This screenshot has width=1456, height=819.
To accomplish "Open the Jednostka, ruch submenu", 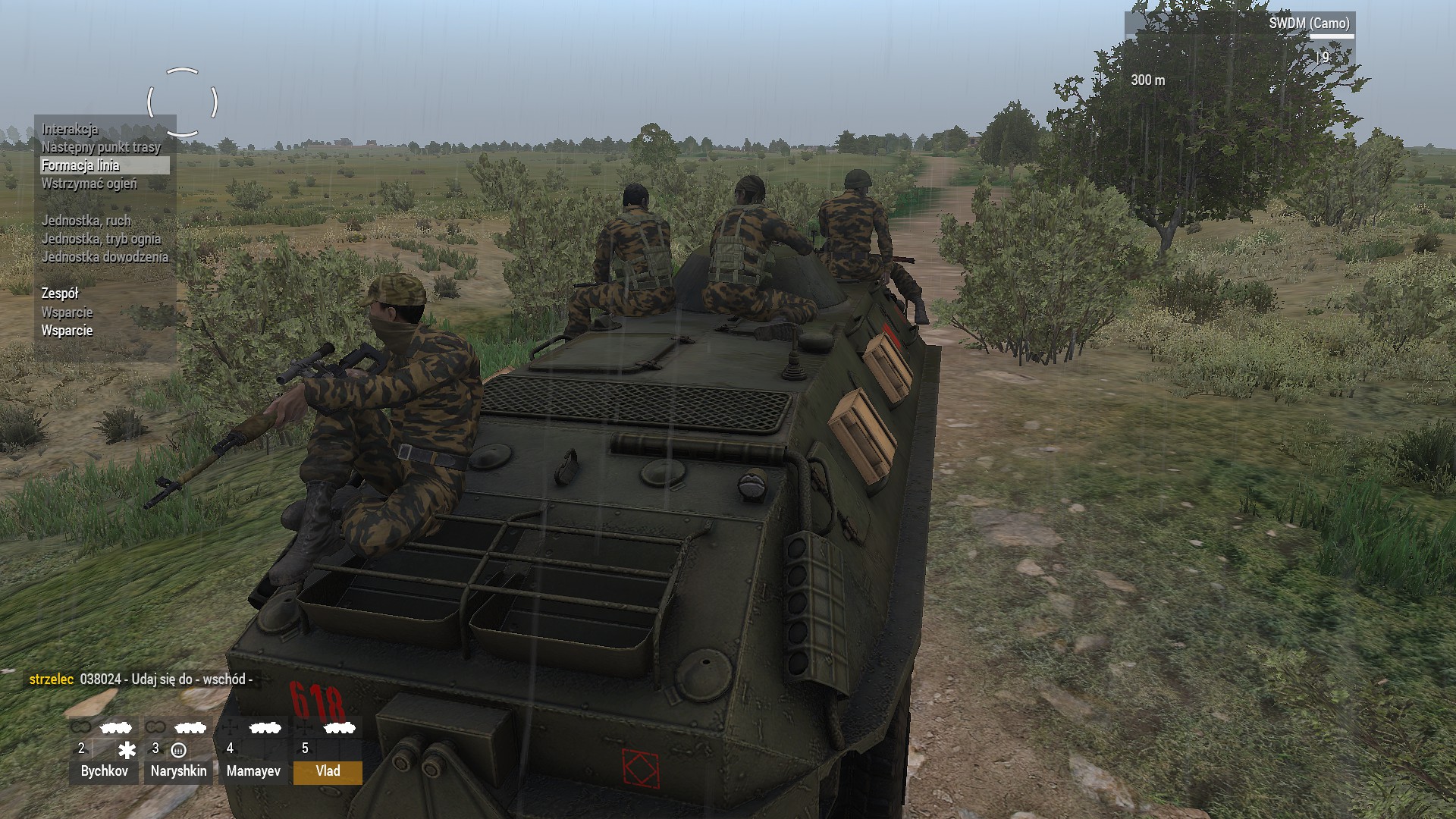I will tap(86, 221).
